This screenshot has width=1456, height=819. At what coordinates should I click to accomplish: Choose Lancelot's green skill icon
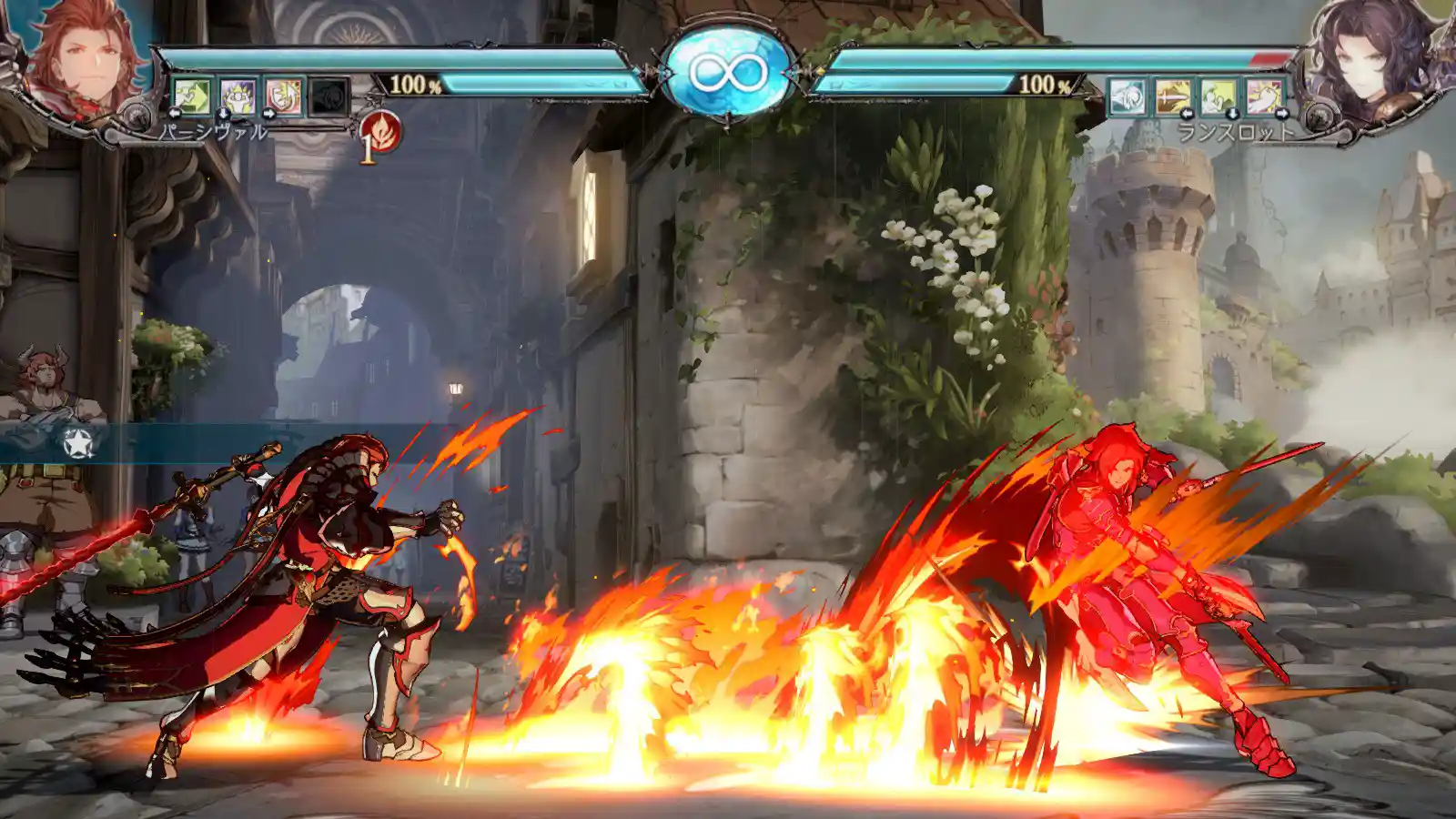[1218, 96]
